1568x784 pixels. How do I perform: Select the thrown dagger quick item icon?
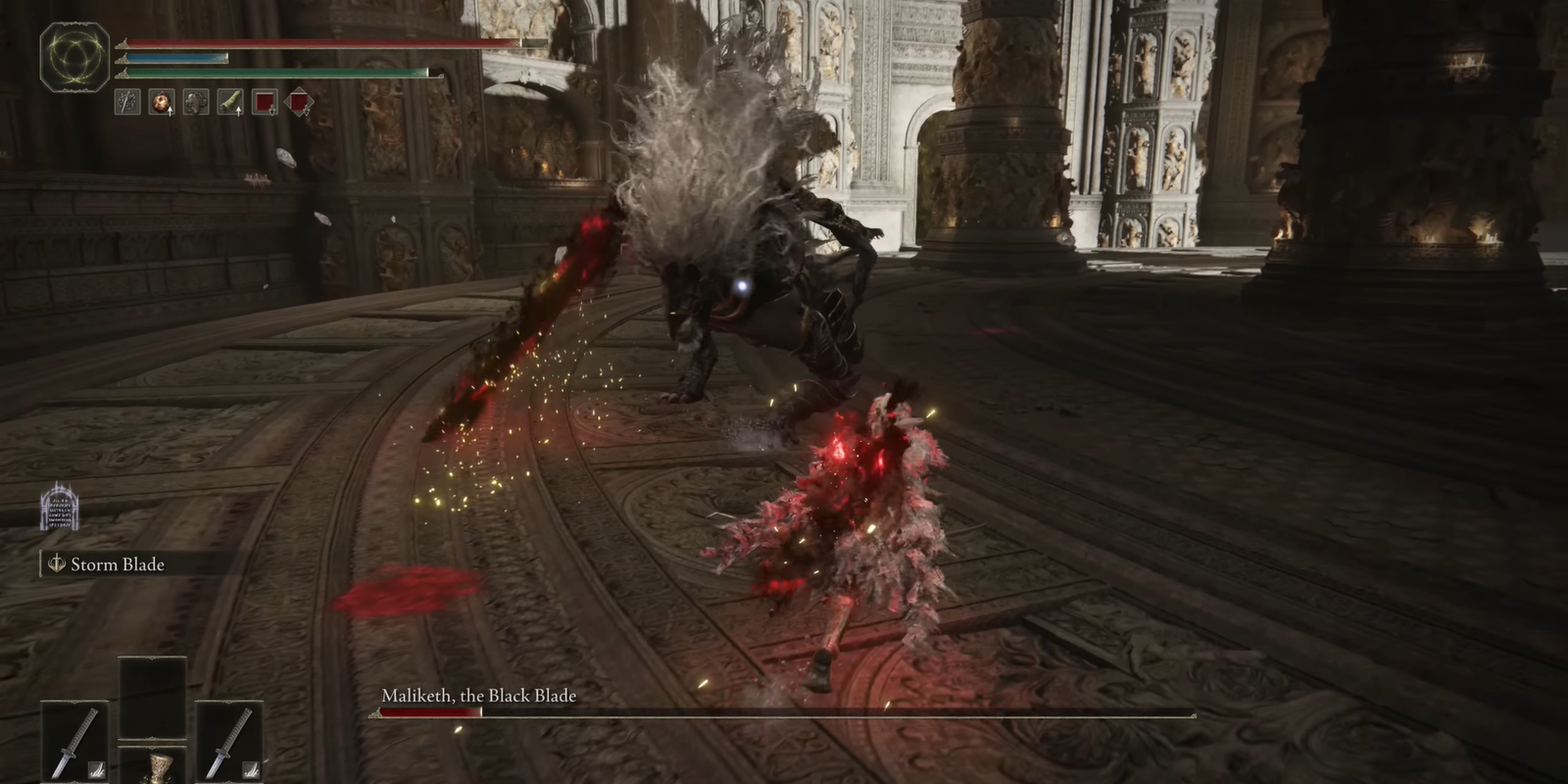tap(125, 101)
